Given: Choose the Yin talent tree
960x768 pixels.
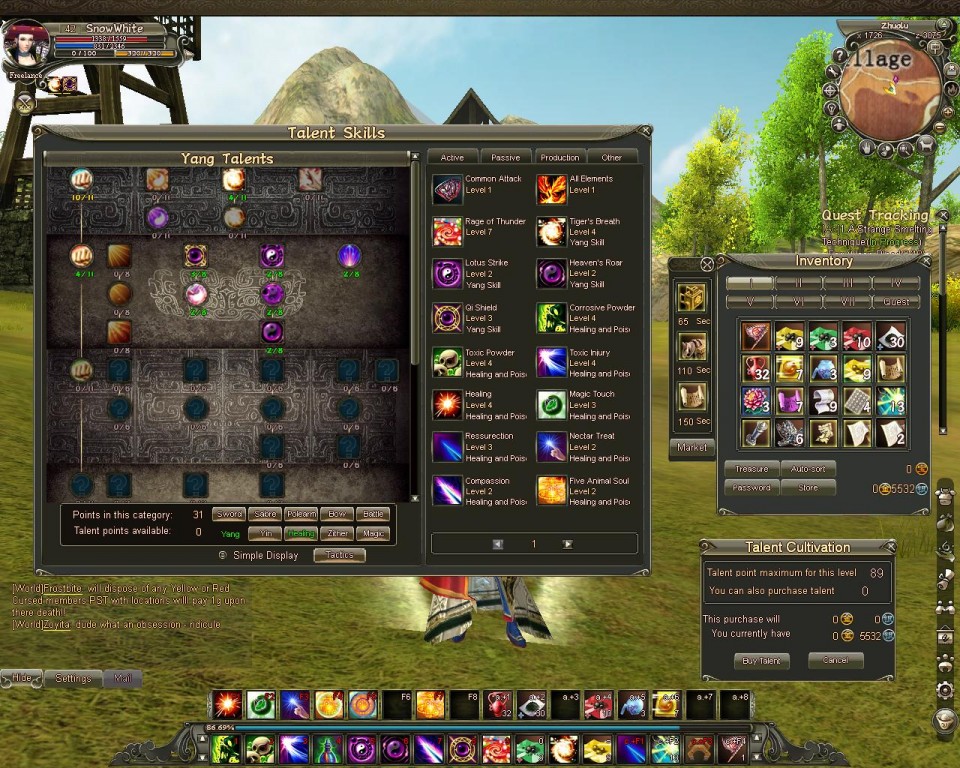Looking at the screenshot, I should (x=266, y=534).
